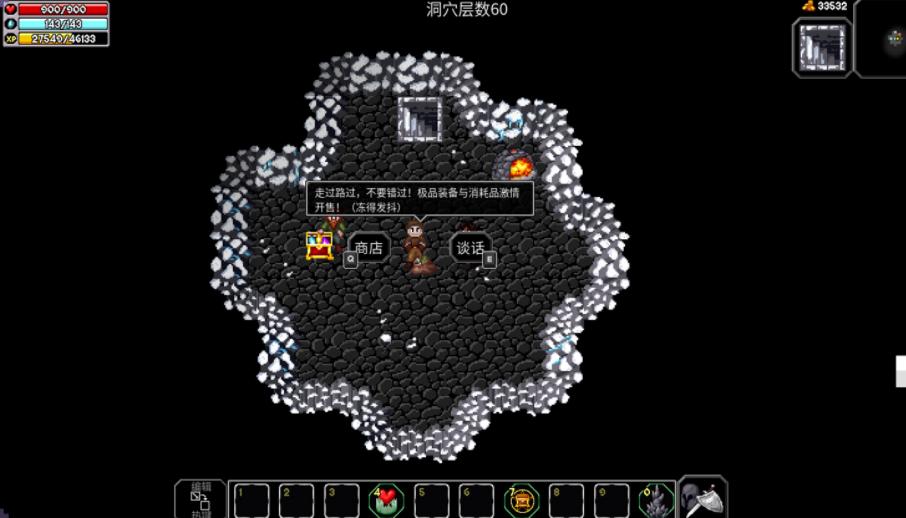Activate the crystal shard item in hotbar slot 0
This screenshot has height=518, width=906.
point(655,499)
